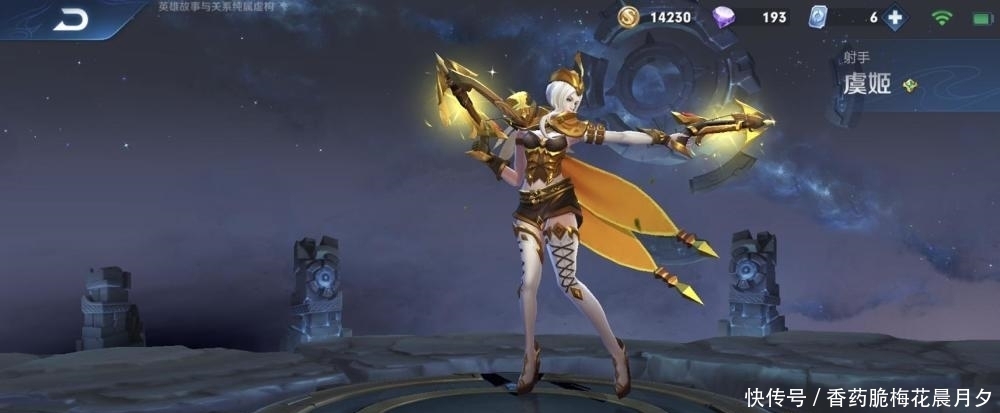The width and height of the screenshot is (1000, 413).
Task: Click the green badge beside 虞姬
Action: 910,85
